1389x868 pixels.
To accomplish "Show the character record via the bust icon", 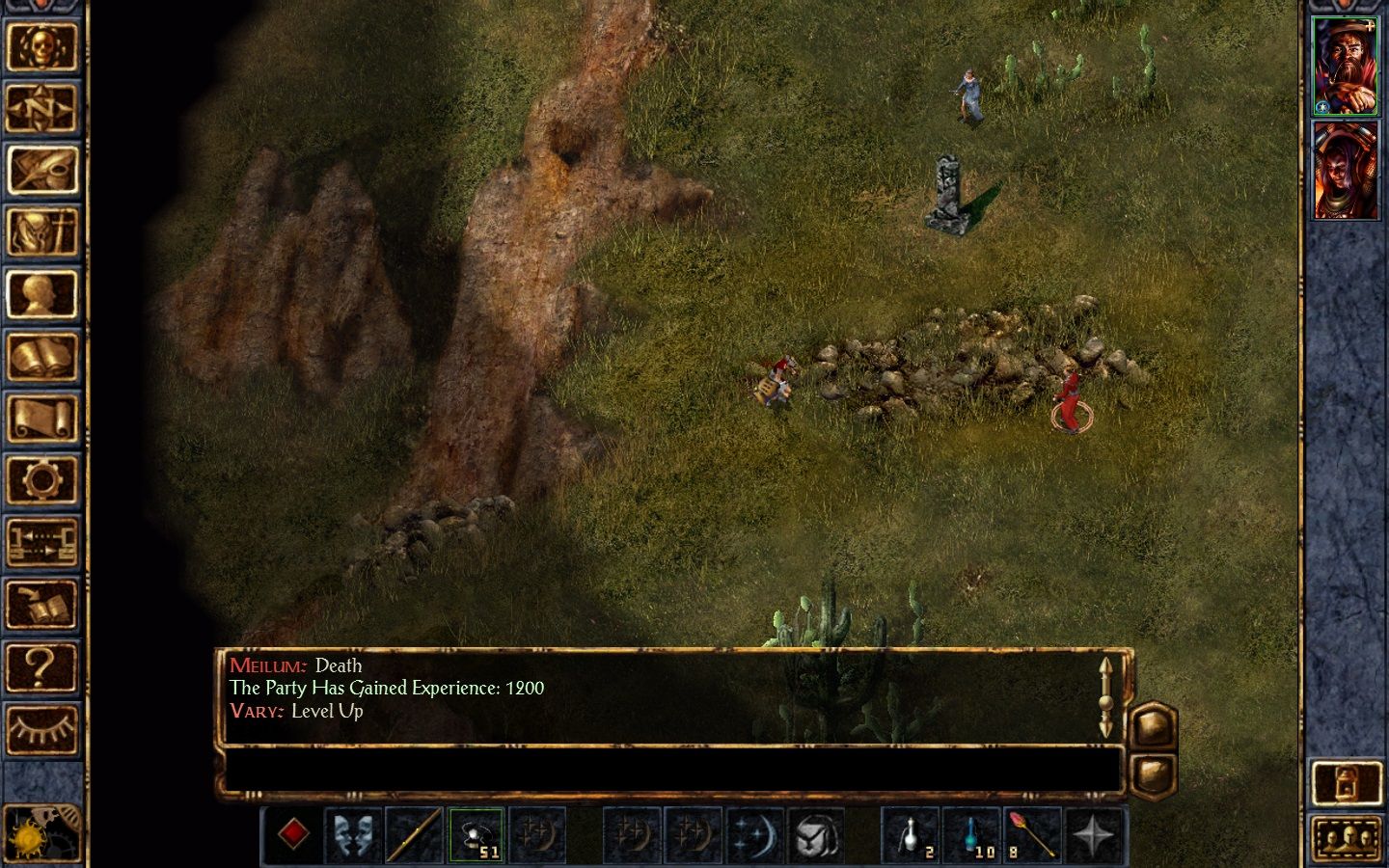I will [x=41, y=294].
